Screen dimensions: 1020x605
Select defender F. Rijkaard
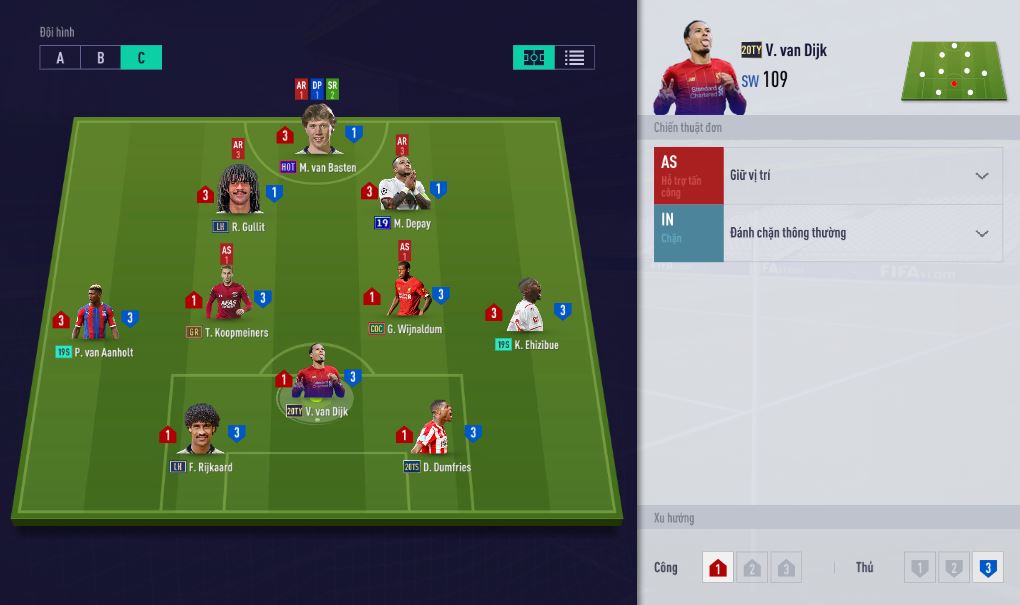click(x=202, y=430)
